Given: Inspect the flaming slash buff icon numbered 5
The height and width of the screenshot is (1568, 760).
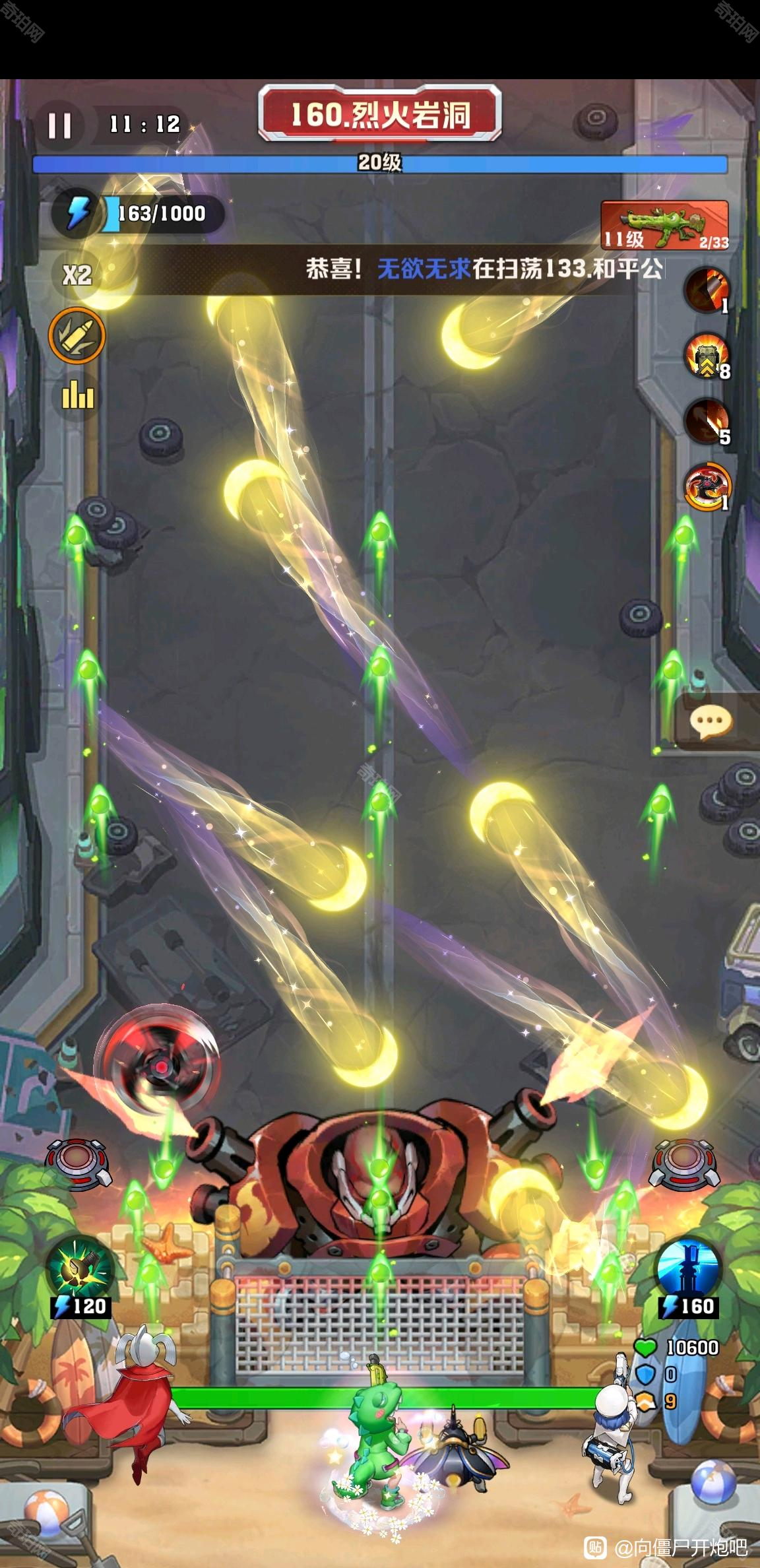Looking at the screenshot, I should pos(707,422).
